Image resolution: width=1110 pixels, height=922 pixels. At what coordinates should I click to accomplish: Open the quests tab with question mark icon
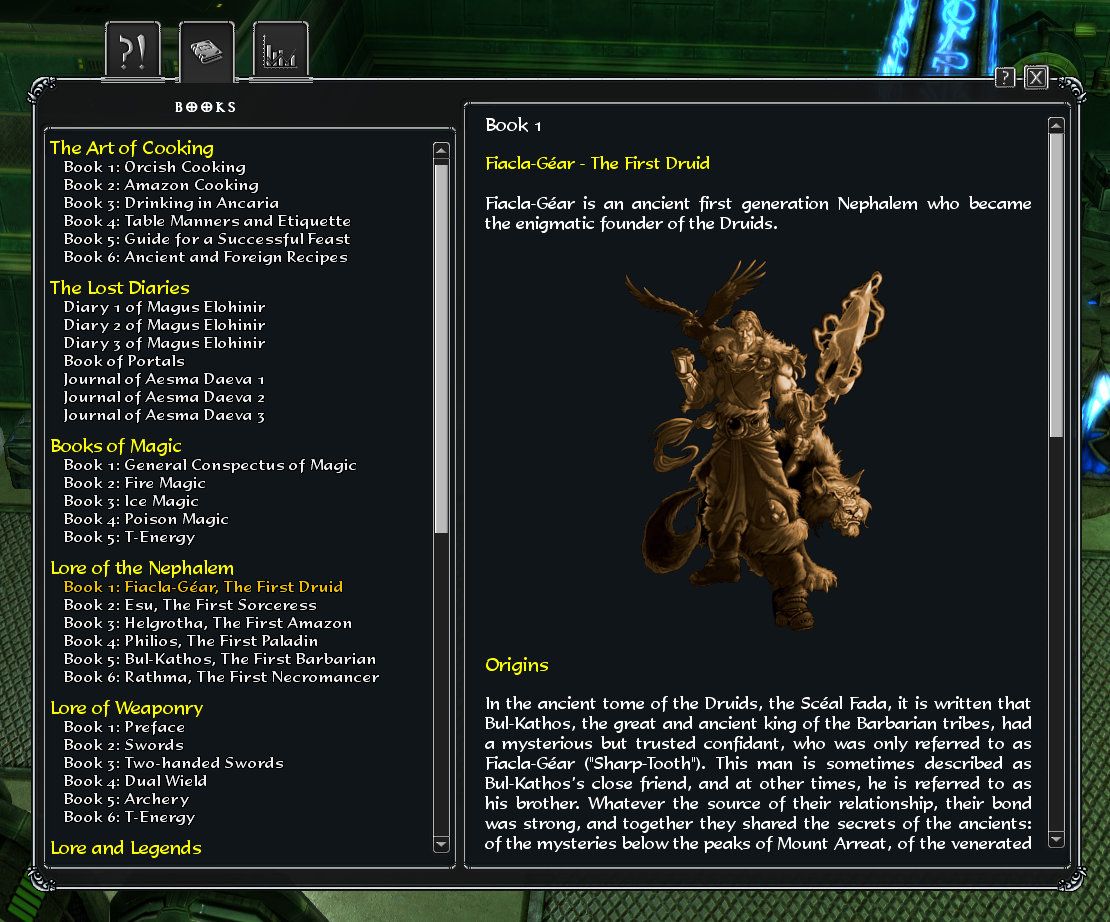[132, 52]
